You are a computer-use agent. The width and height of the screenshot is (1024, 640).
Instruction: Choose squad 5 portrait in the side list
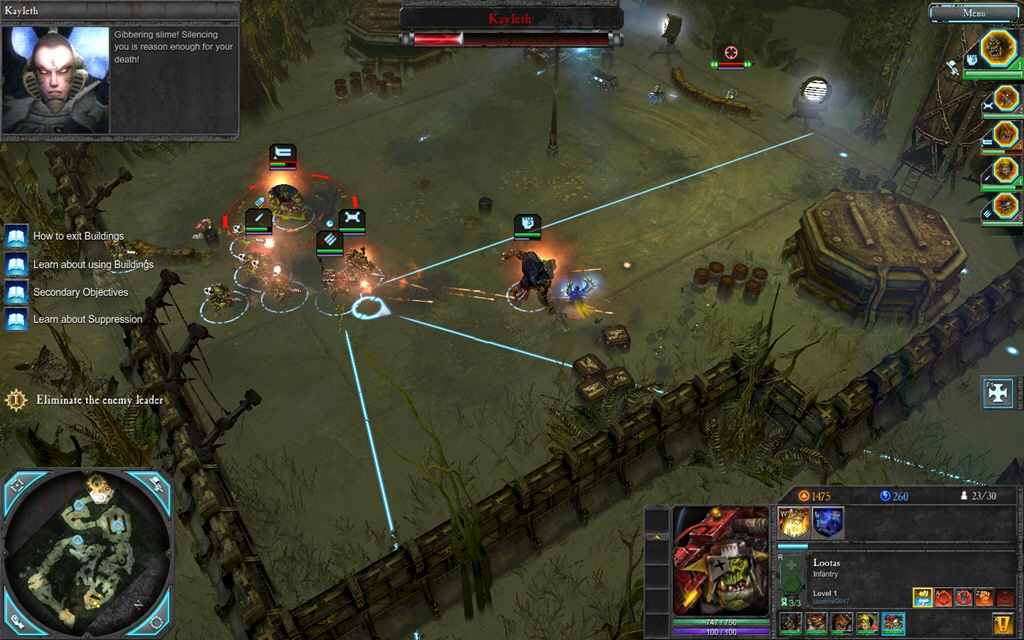point(1005,206)
